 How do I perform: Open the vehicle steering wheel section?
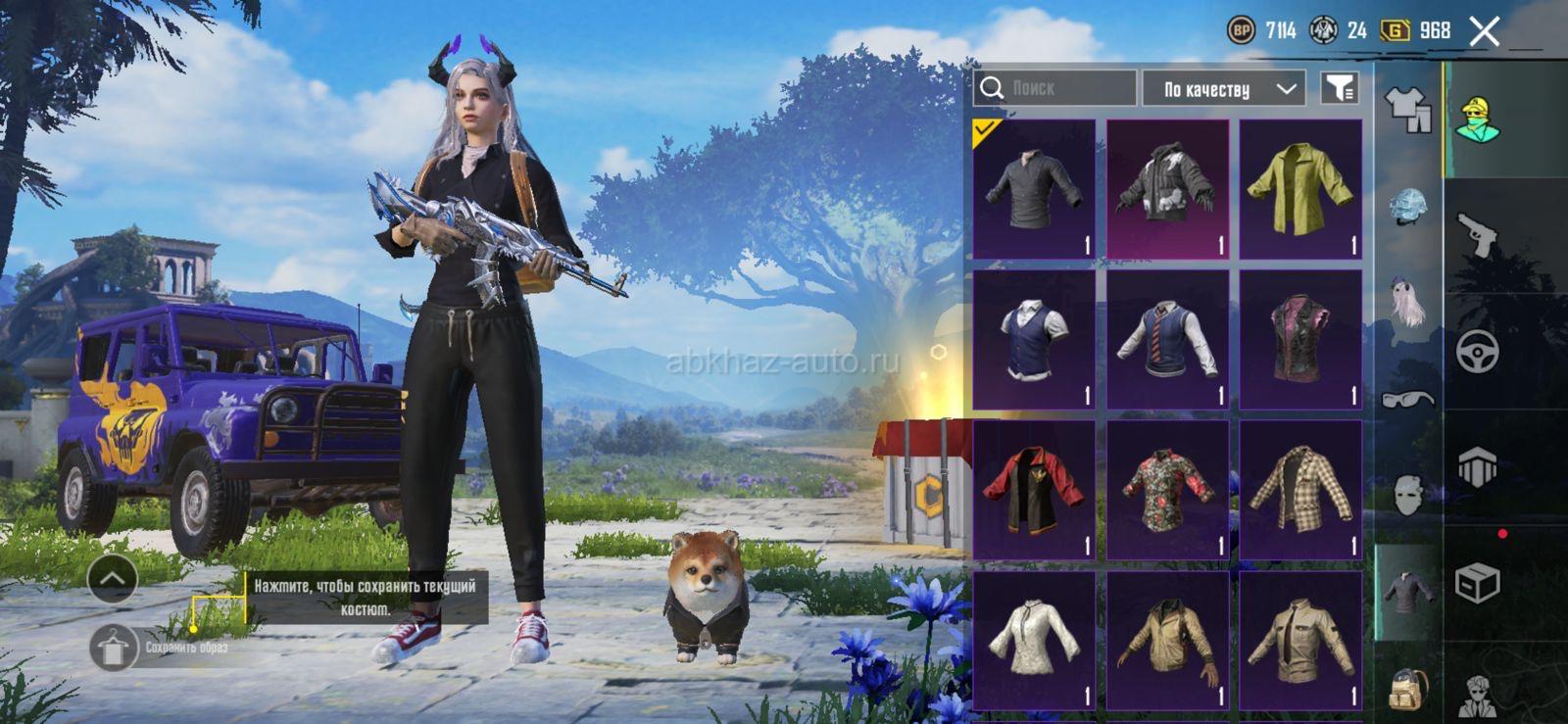coord(1477,351)
